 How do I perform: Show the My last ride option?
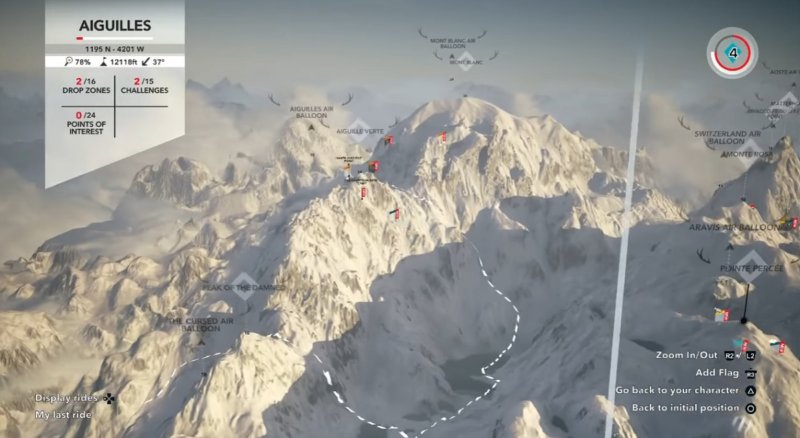coord(63,414)
